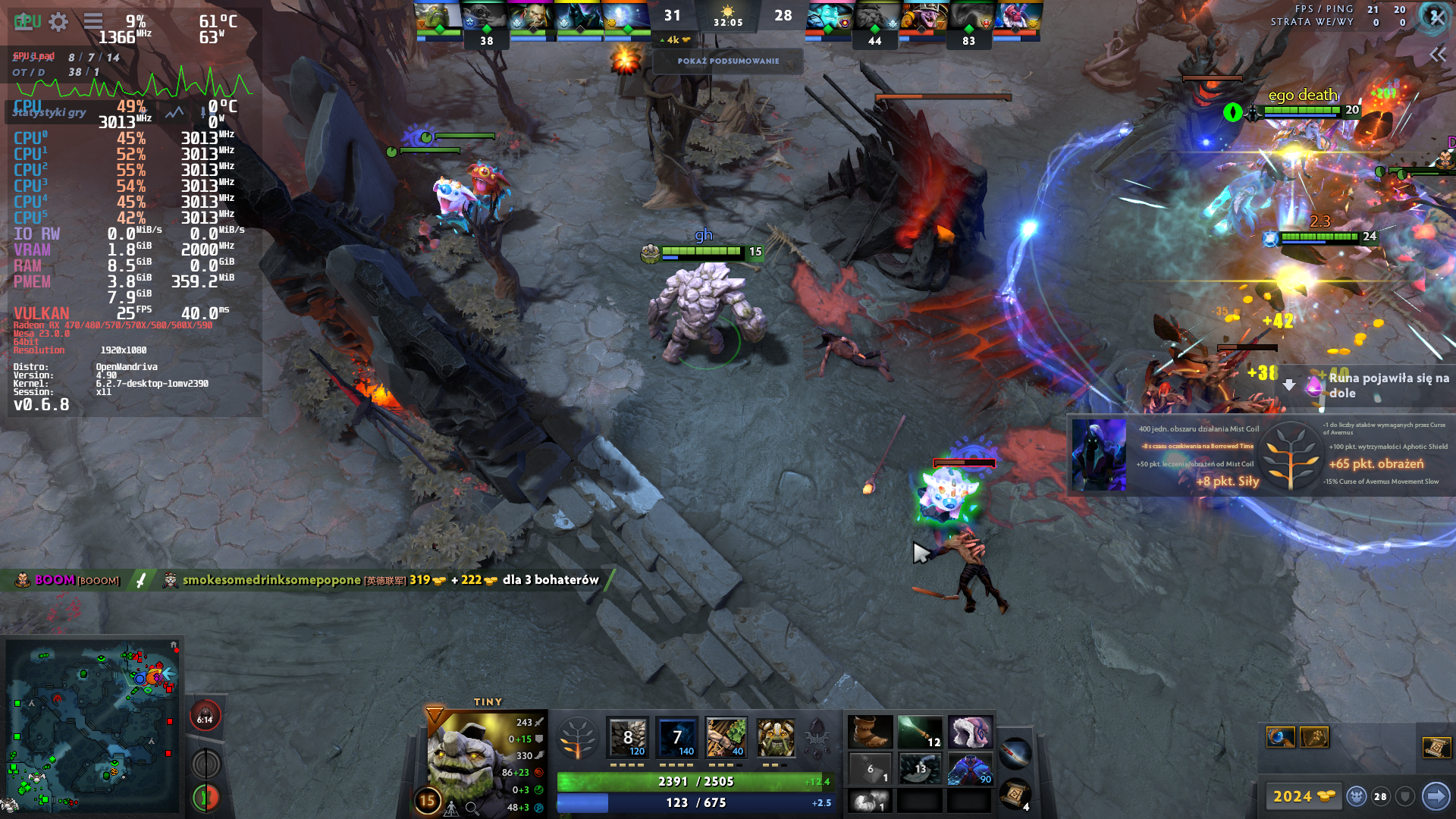Viewport: 1456px width, 819px height.
Task: Select the blue cloak item on cooldown
Action: [x=970, y=769]
